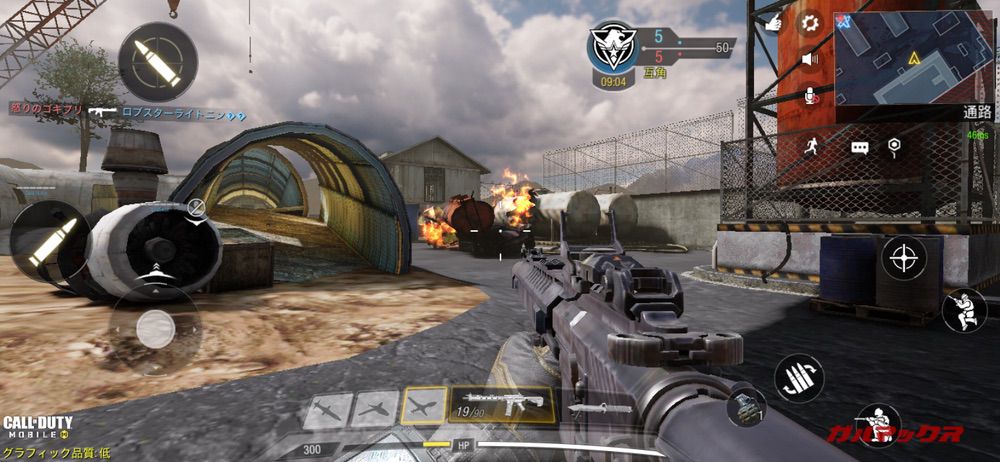Viewport: 1000px width, 462px height.
Task: Toggle the muted microphone icon
Action: pyautogui.click(x=811, y=95)
